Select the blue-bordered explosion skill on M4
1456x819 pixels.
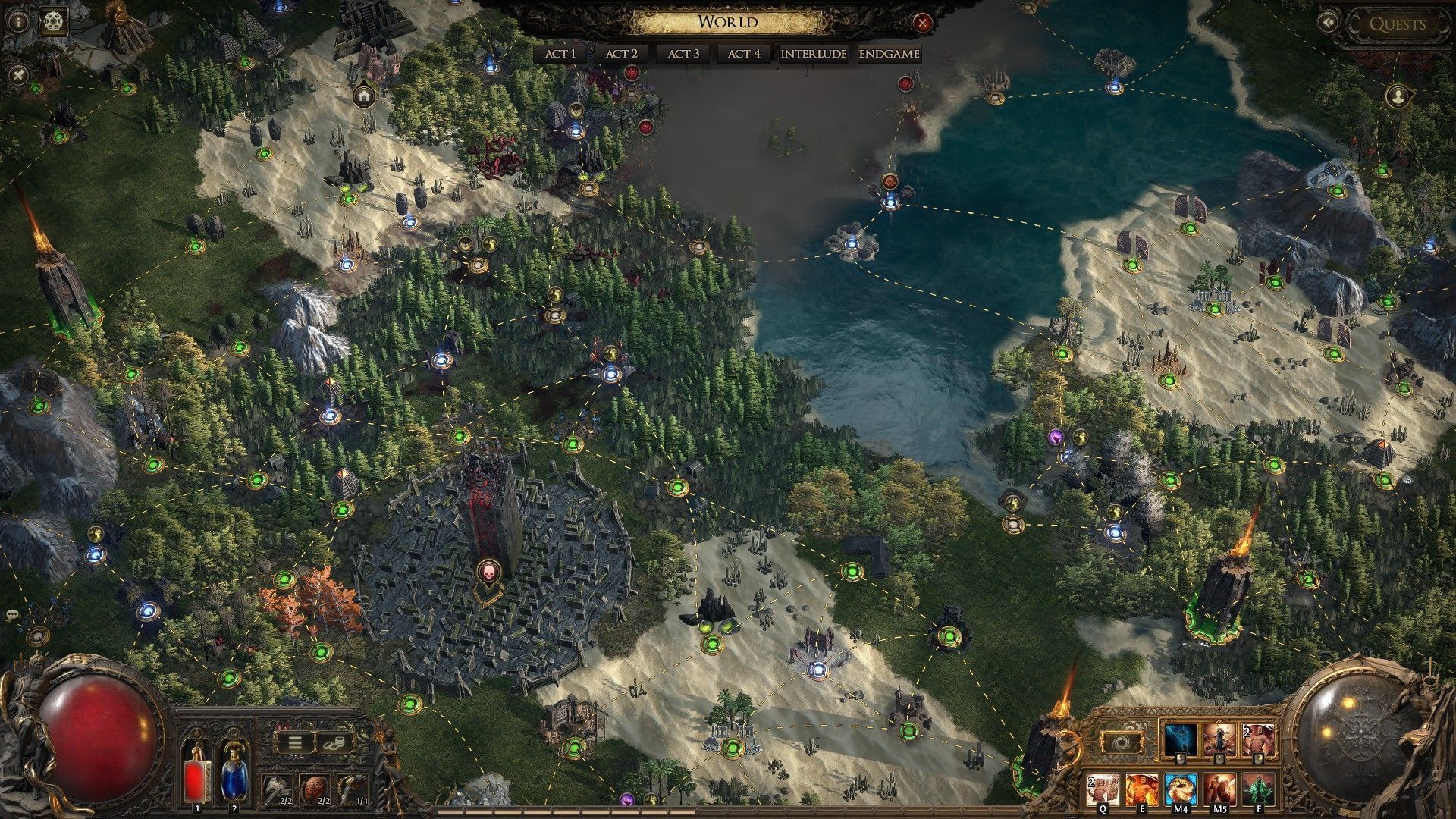pyautogui.click(x=1180, y=789)
